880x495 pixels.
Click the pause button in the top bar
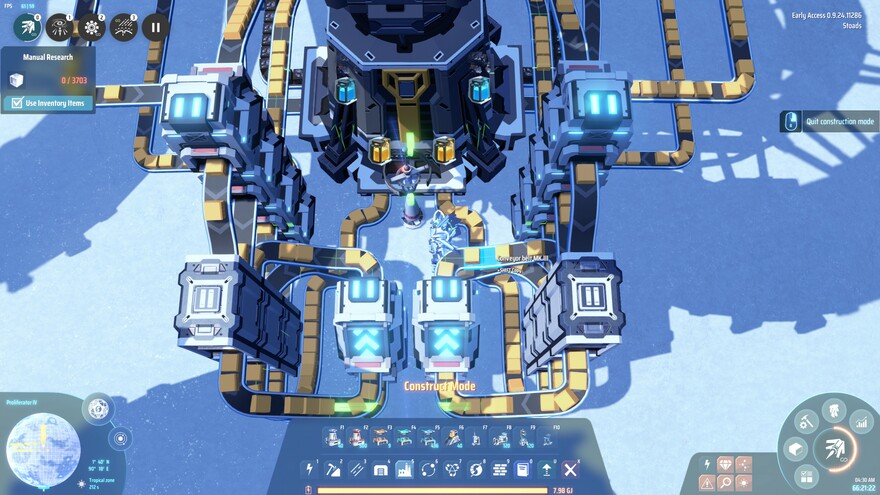154,27
